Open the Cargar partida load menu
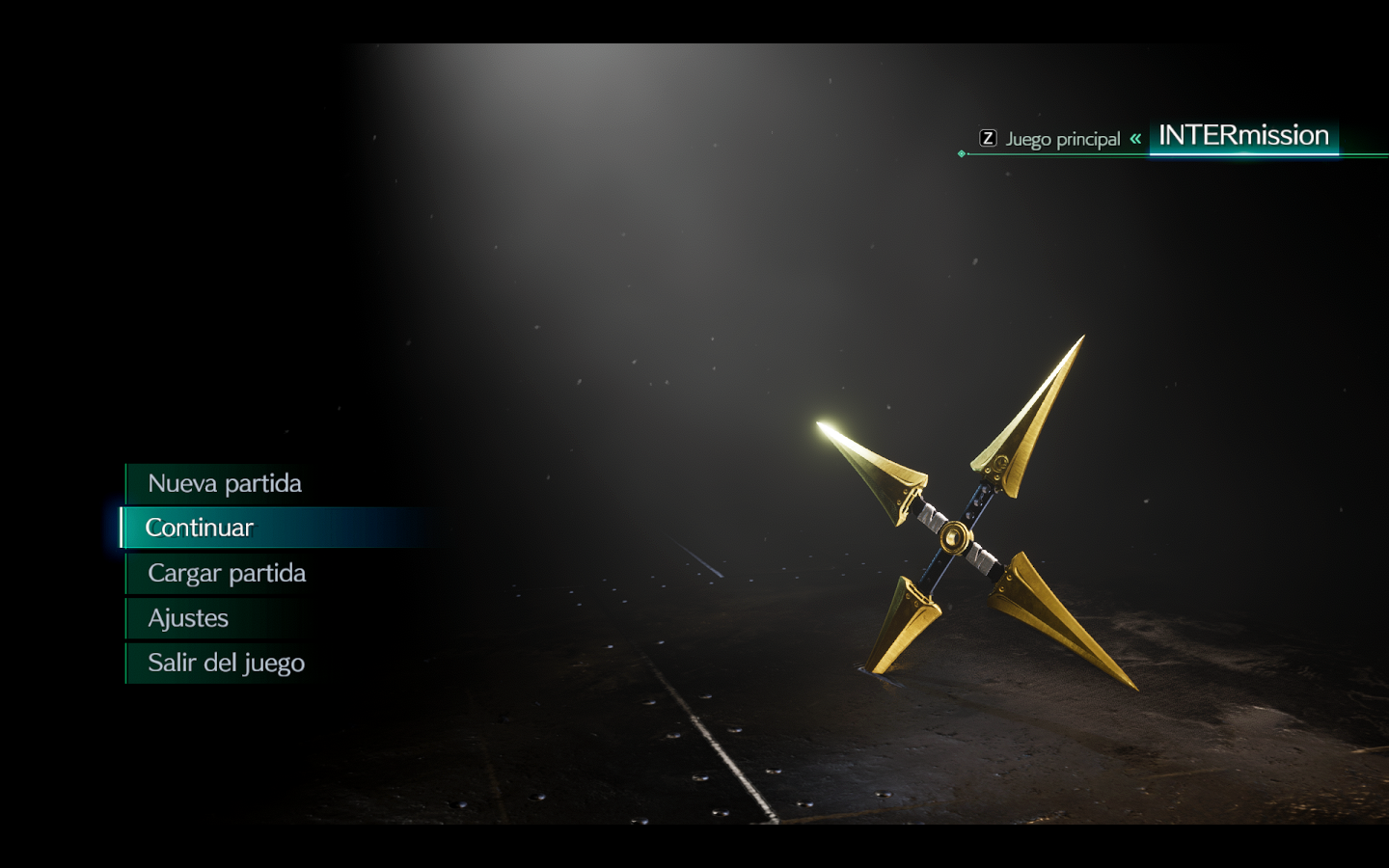The height and width of the screenshot is (868, 1389). coord(227,573)
